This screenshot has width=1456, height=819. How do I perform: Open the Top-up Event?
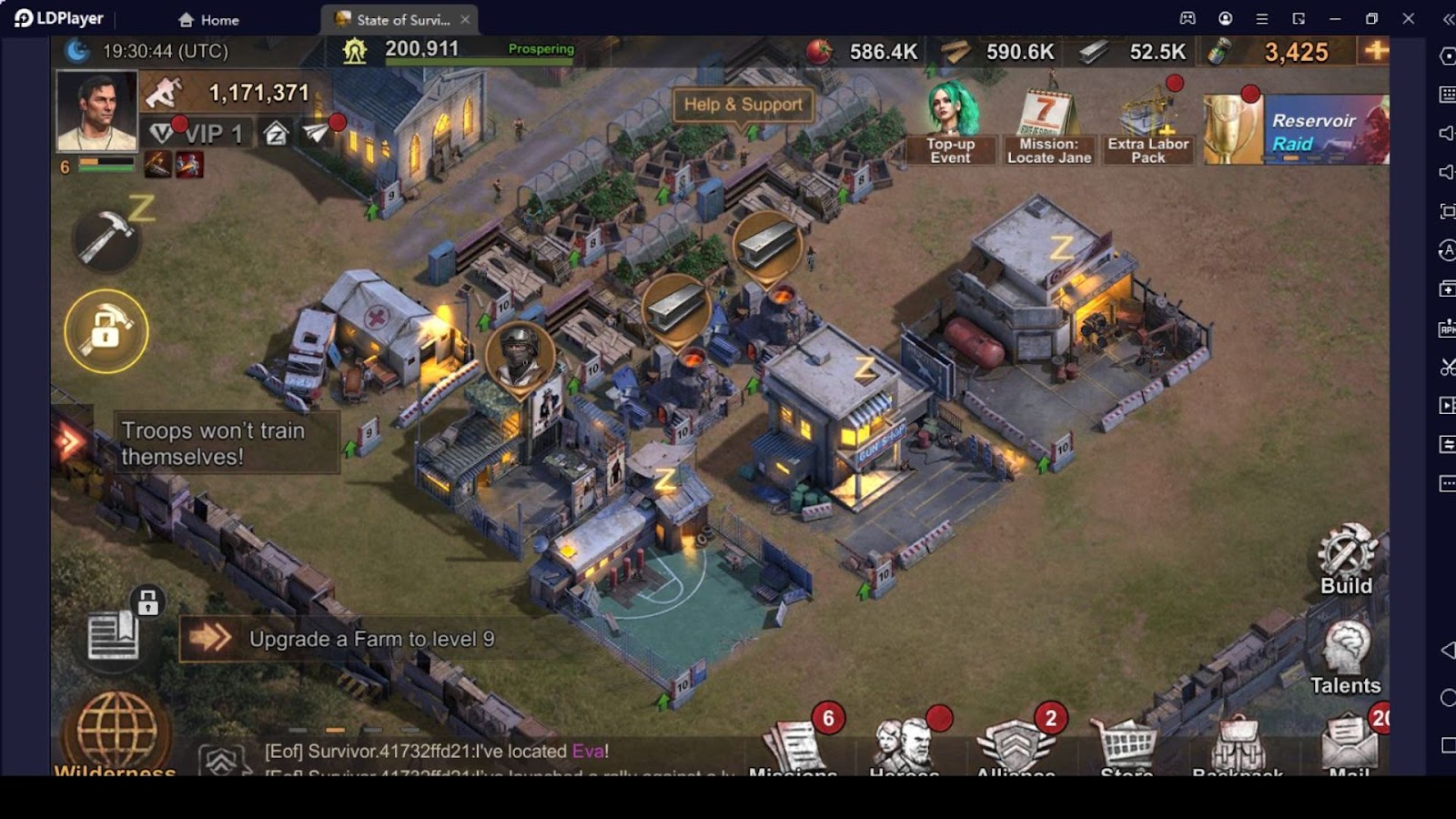coord(951,124)
